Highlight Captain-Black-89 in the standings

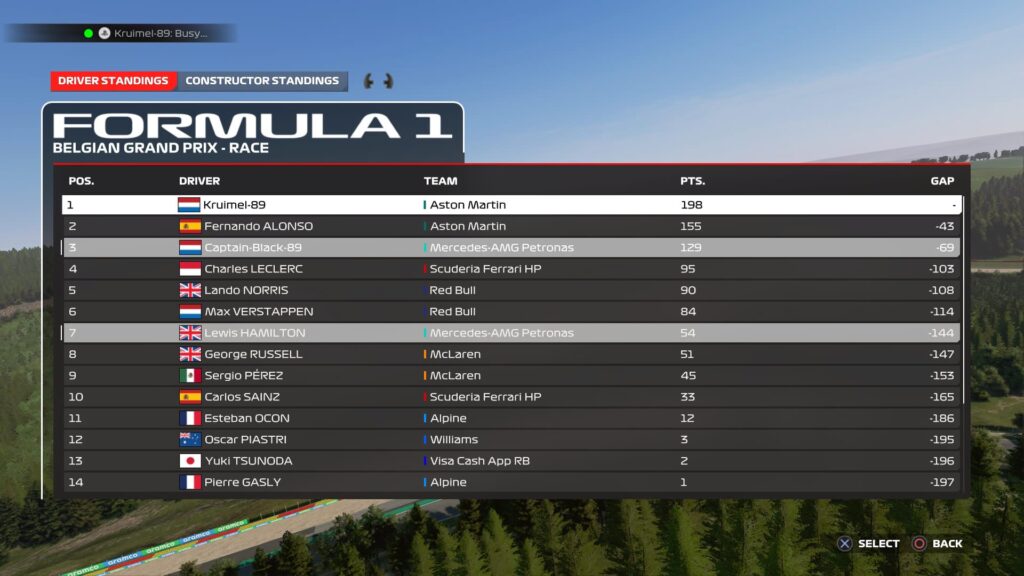(511, 247)
